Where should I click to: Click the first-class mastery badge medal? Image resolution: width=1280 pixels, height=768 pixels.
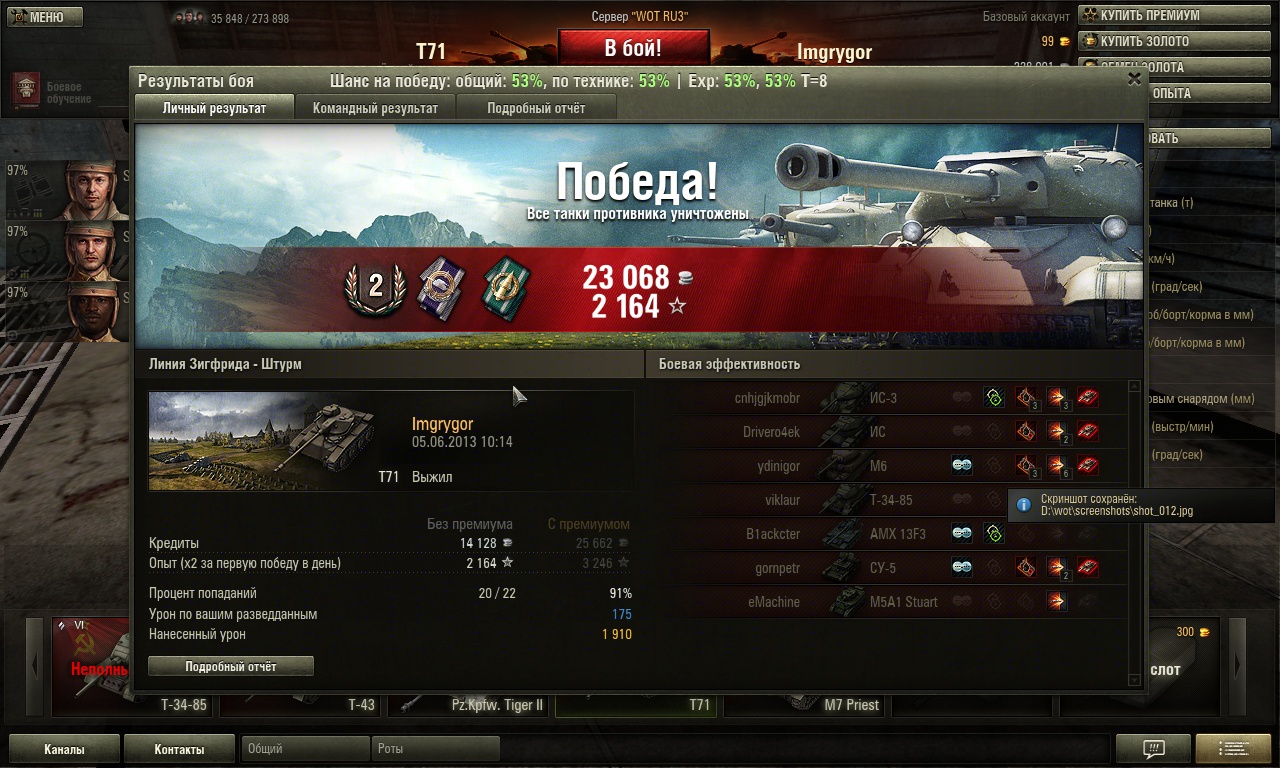(x=376, y=287)
